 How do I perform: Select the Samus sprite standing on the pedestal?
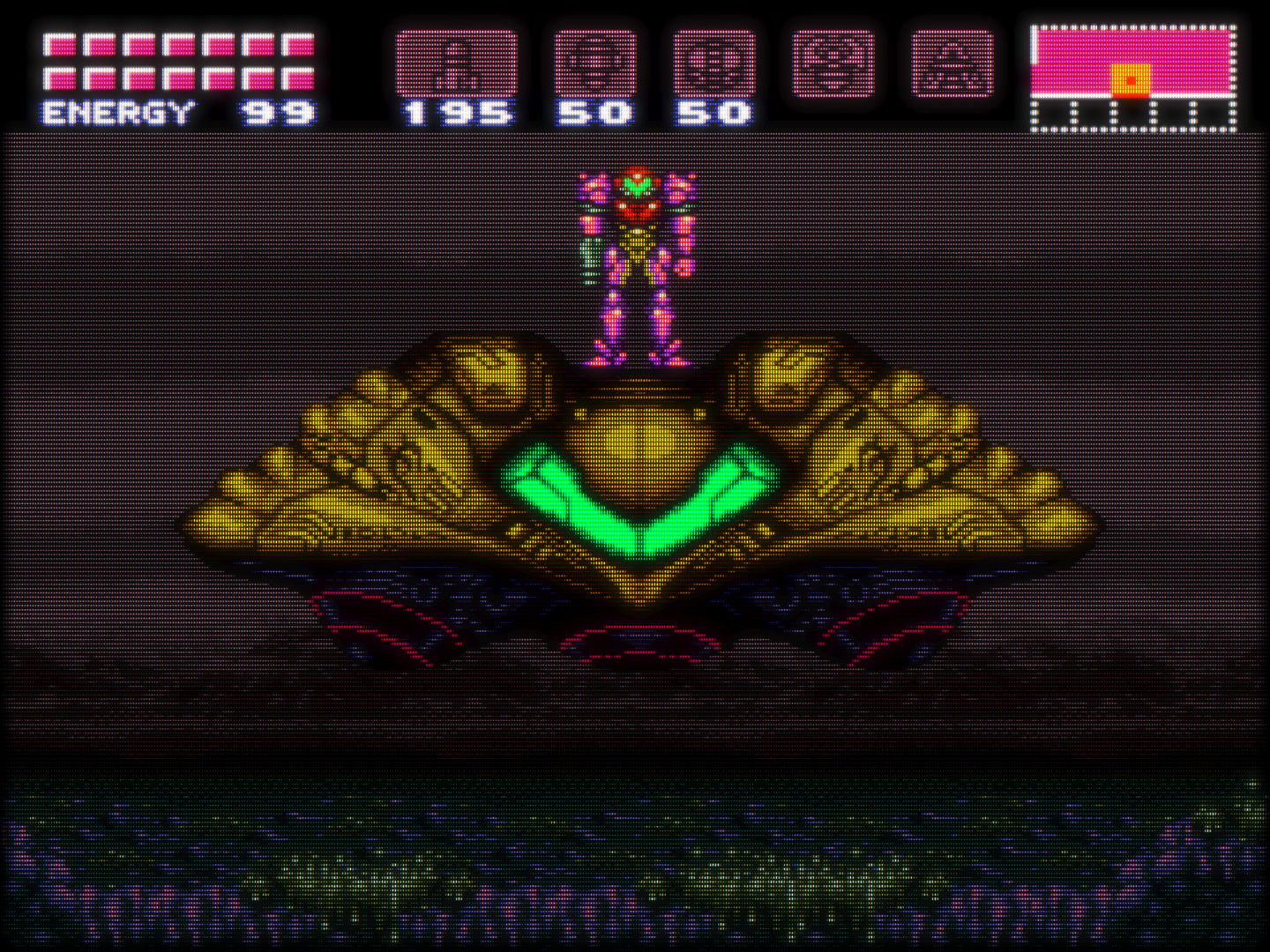click(x=637, y=260)
